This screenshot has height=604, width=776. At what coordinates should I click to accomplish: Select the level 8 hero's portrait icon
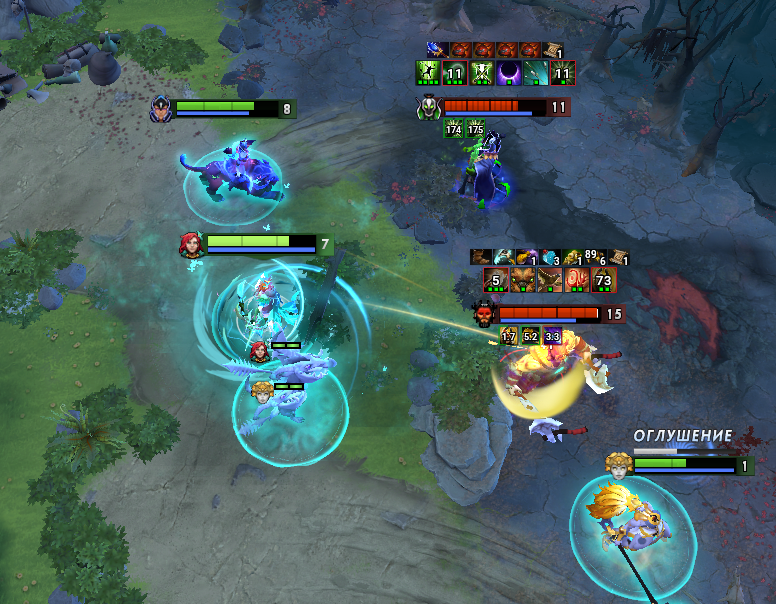point(161,109)
